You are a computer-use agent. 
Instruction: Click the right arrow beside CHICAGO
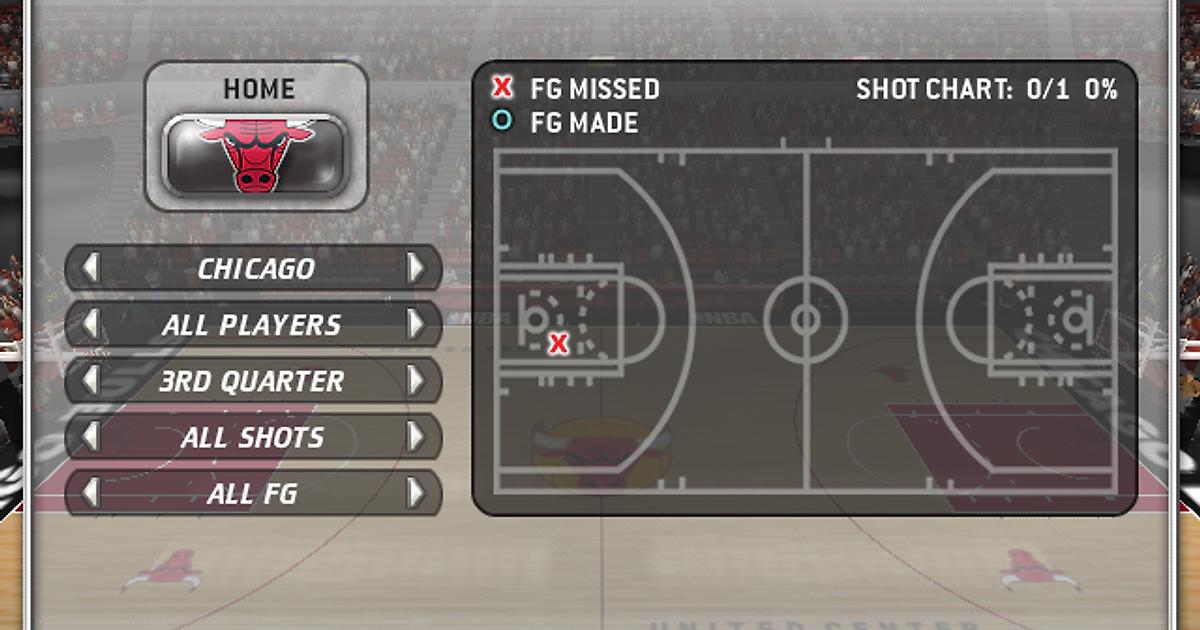(x=416, y=268)
